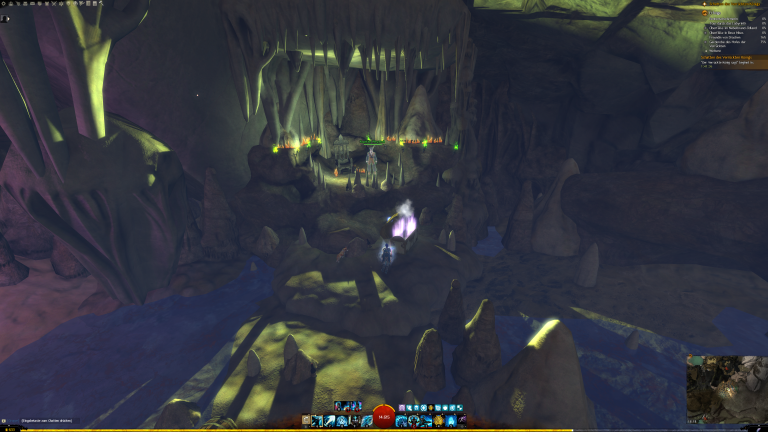Select the orange achievement tracker icon

[704, 11]
